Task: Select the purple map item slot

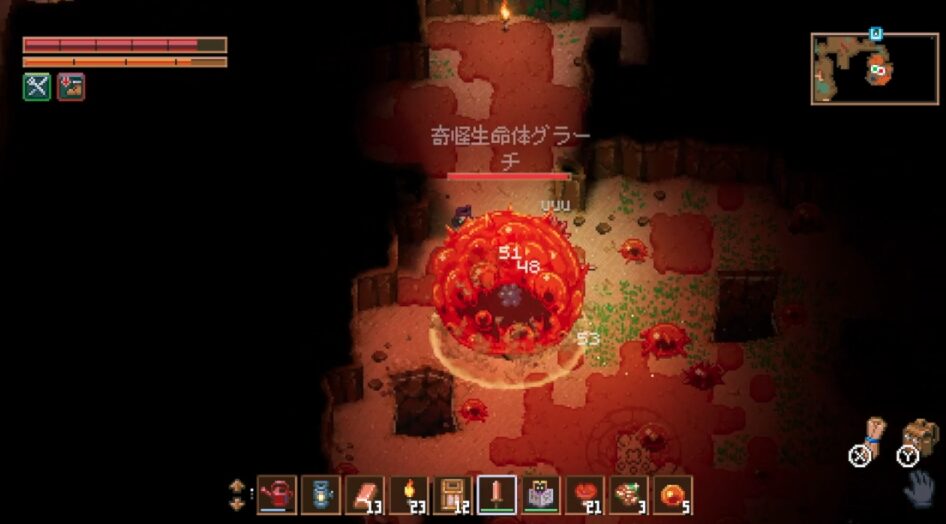Action: click(x=541, y=494)
